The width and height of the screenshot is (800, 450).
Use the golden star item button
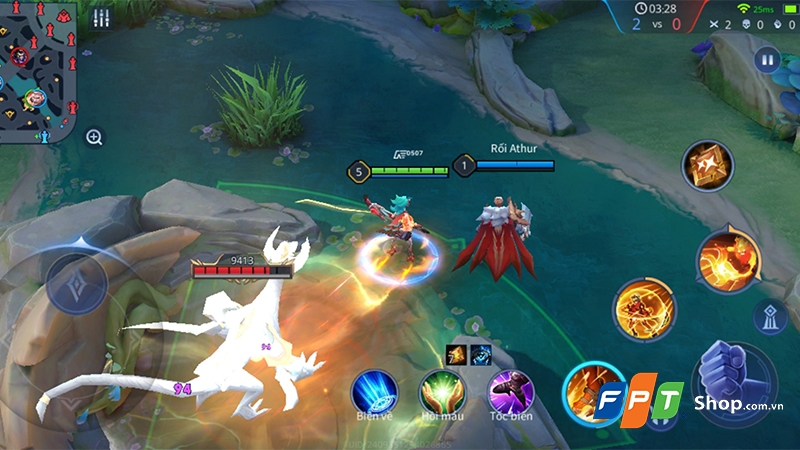708,165
